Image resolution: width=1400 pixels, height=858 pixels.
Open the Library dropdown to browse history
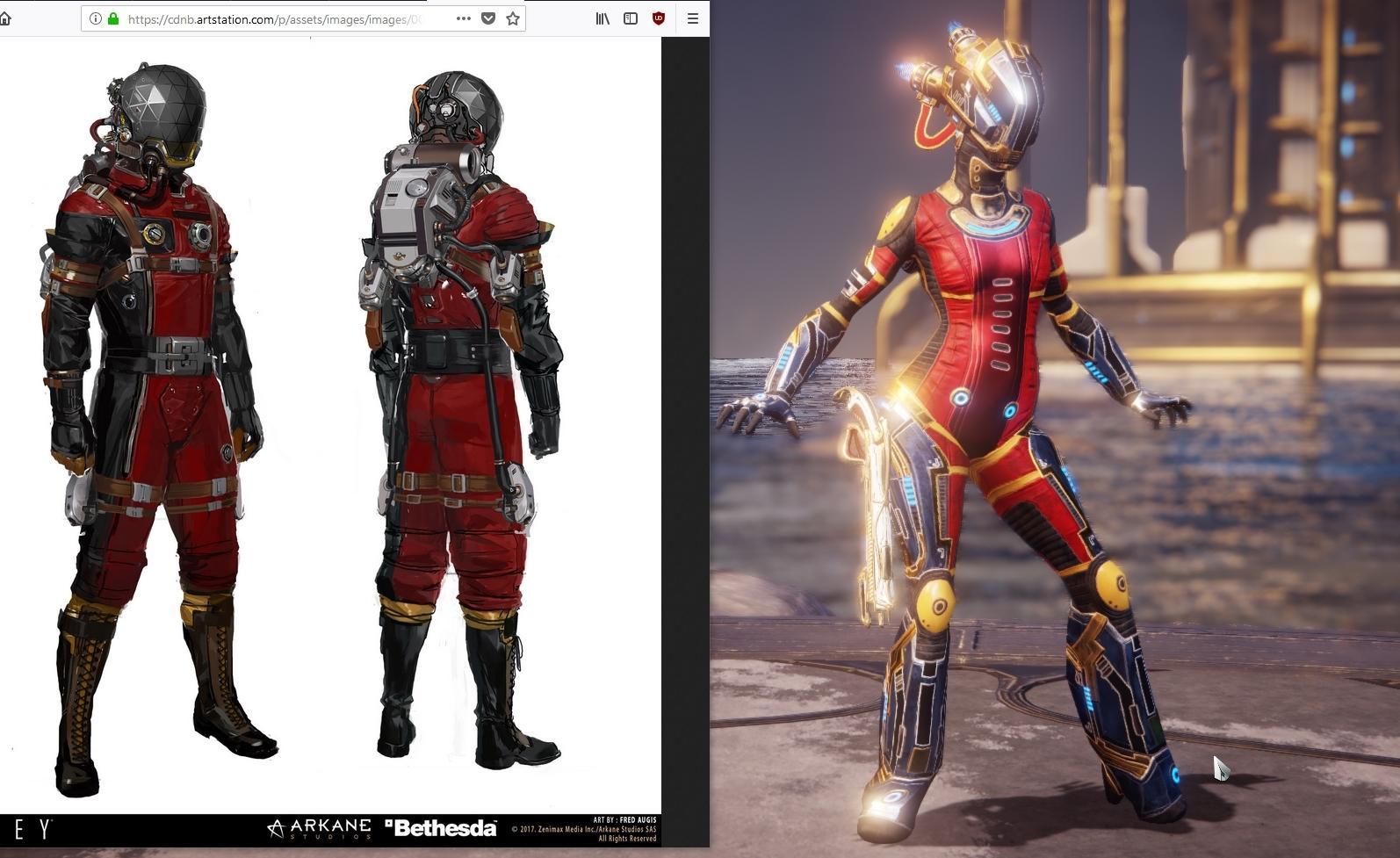click(602, 18)
